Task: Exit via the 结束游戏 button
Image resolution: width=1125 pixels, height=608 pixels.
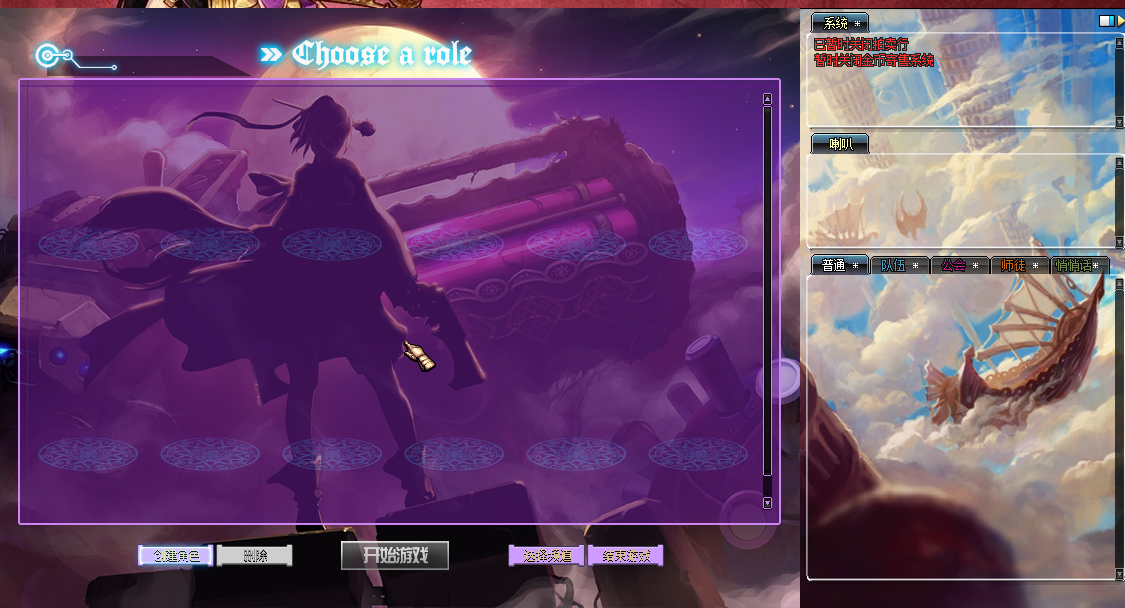Action: (626, 556)
